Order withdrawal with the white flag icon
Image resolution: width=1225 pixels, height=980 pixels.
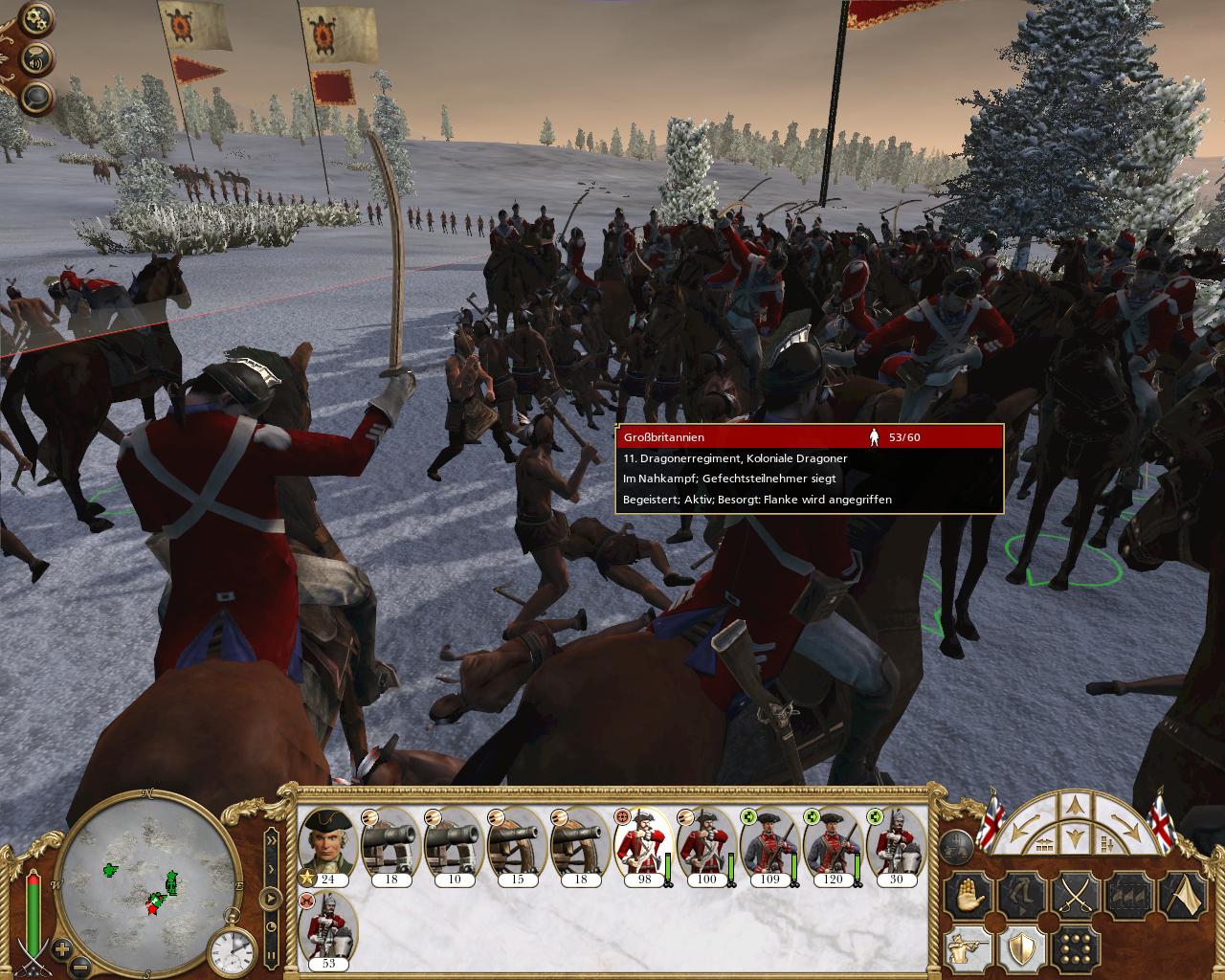[1184, 897]
